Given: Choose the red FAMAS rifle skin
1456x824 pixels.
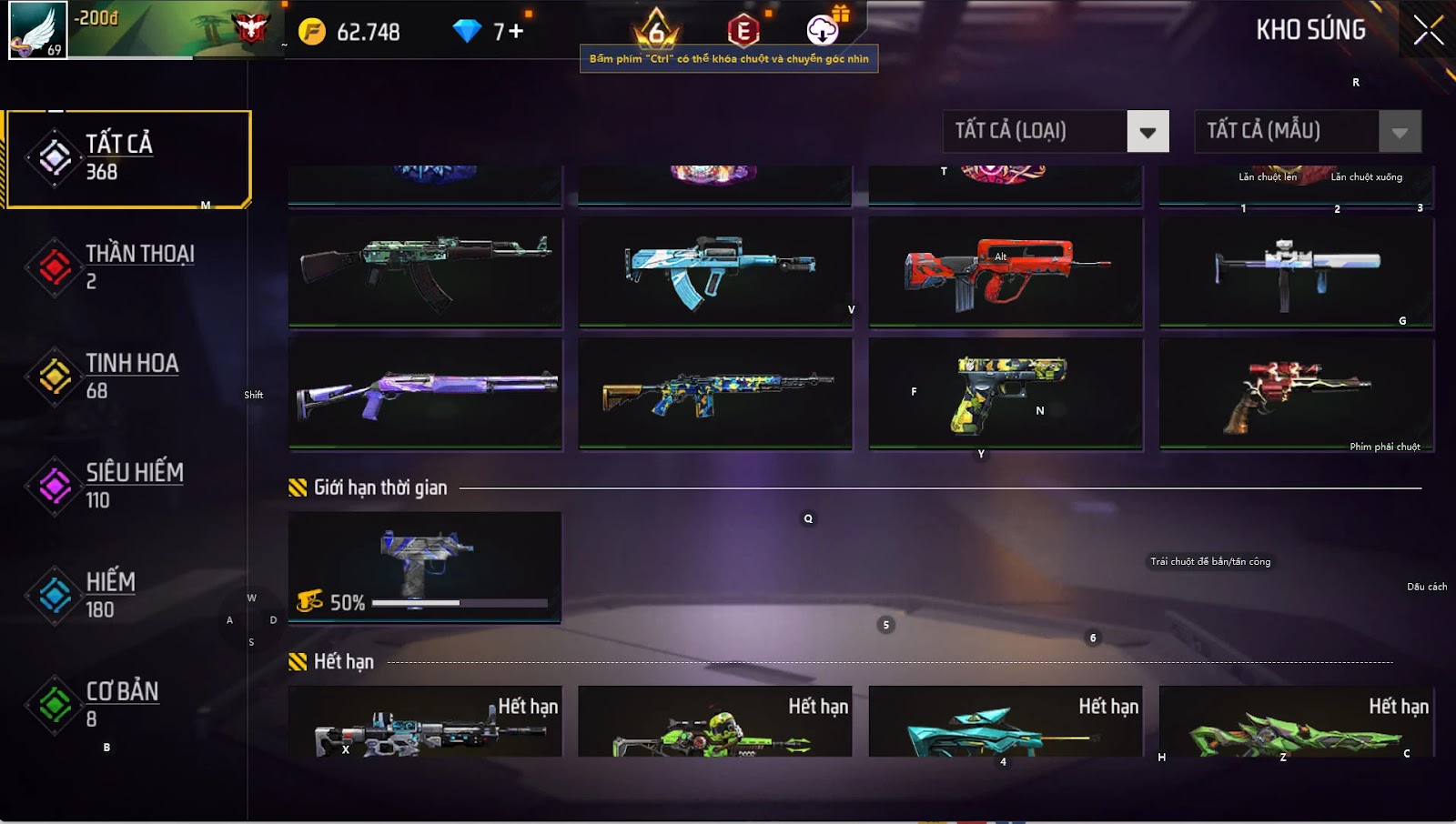Looking at the screenshot, I should tap(1006, 271).
